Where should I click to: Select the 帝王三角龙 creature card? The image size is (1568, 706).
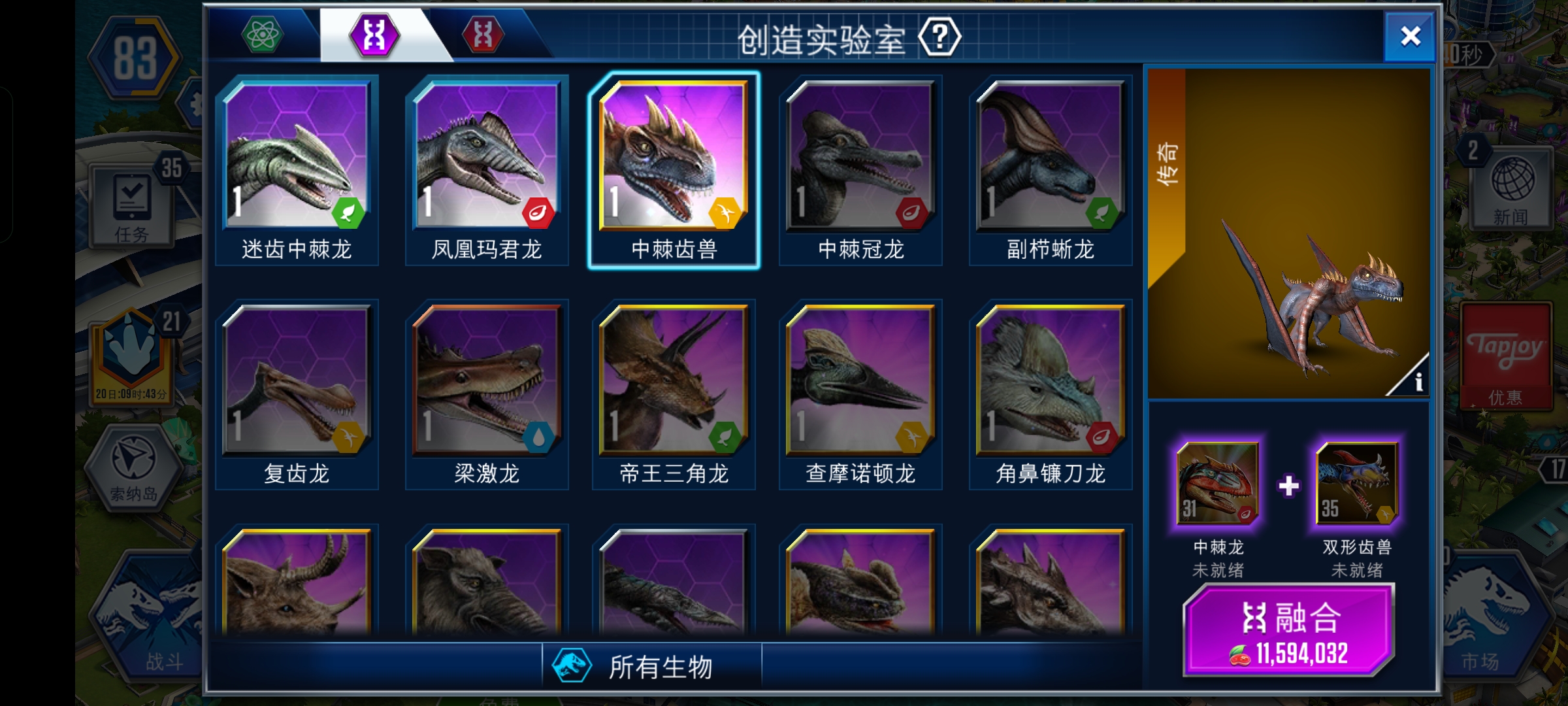click(x=674, y=379)
